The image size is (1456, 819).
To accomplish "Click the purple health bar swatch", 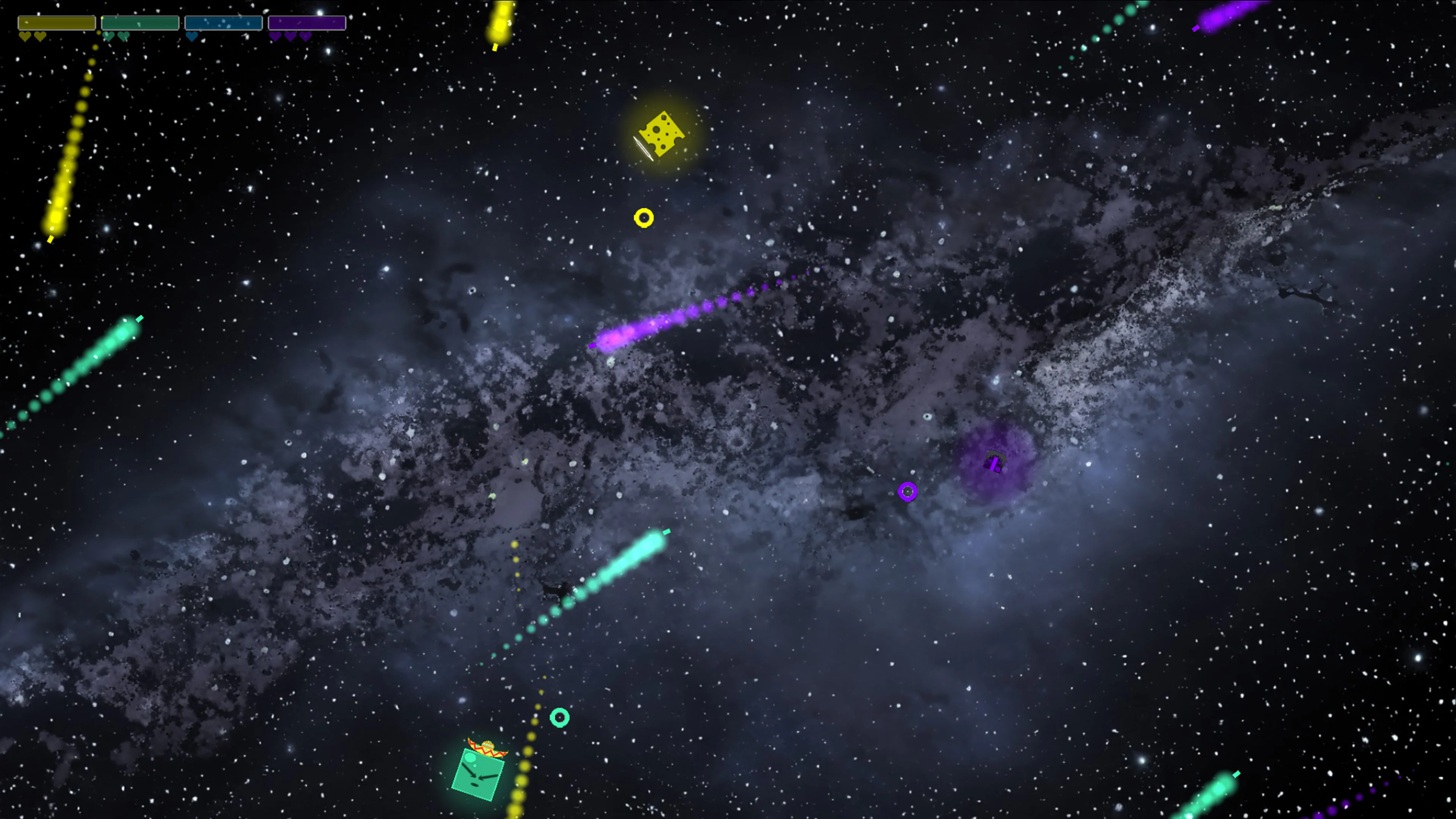I will 308,23.
